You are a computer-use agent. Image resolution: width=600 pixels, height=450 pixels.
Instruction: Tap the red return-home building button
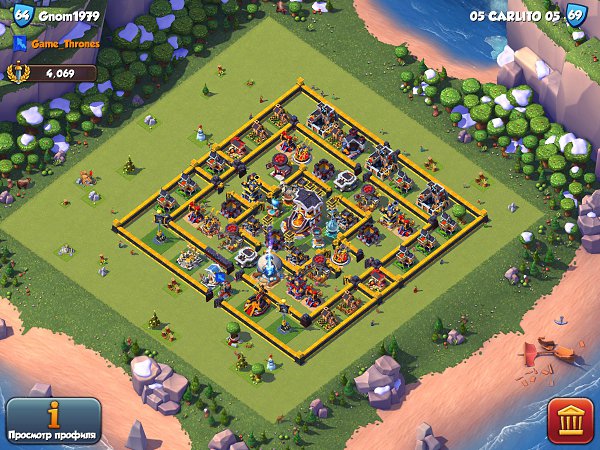[x=570, y=421]
